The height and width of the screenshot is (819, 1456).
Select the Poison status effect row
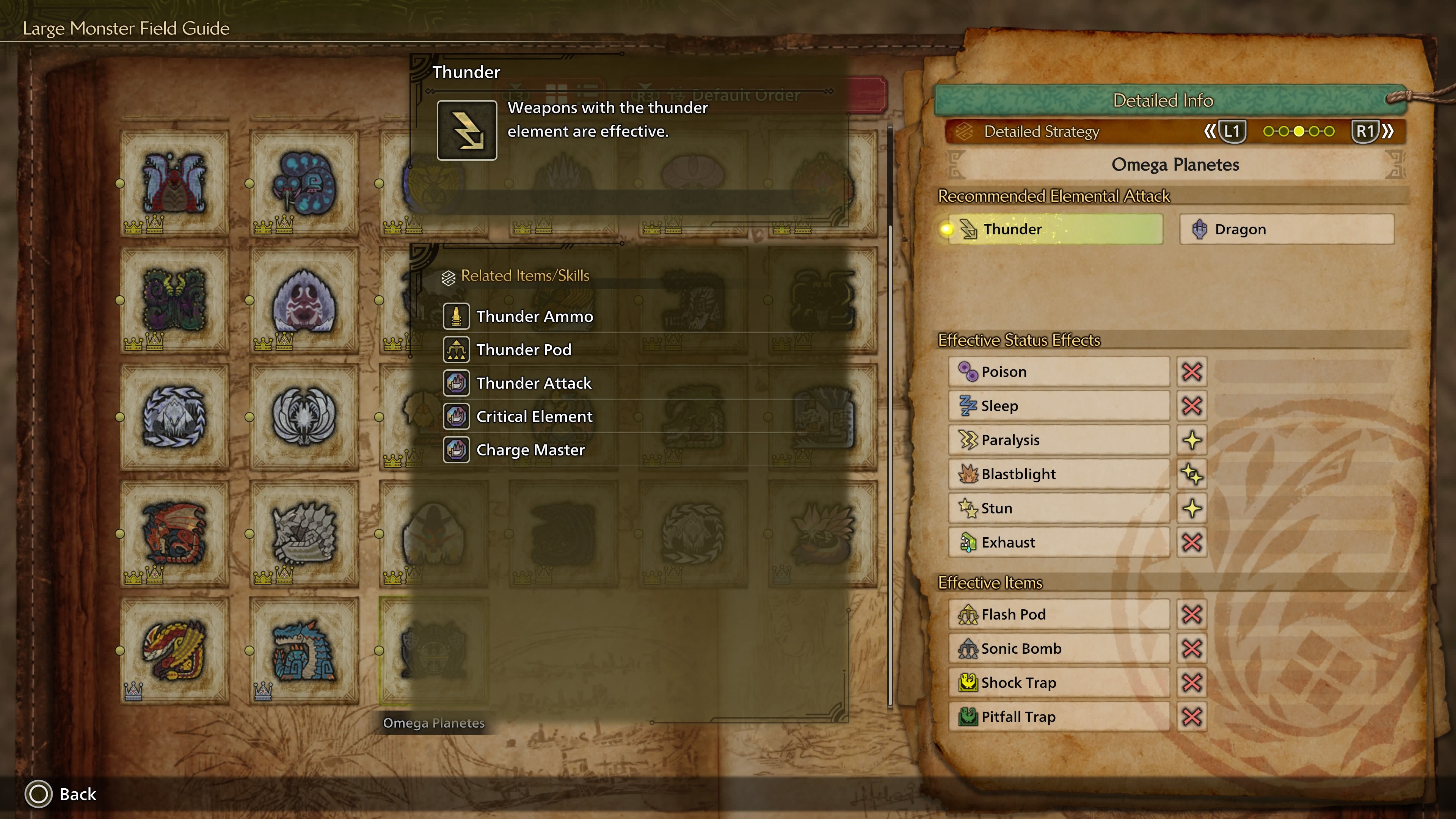(1058, 372)
